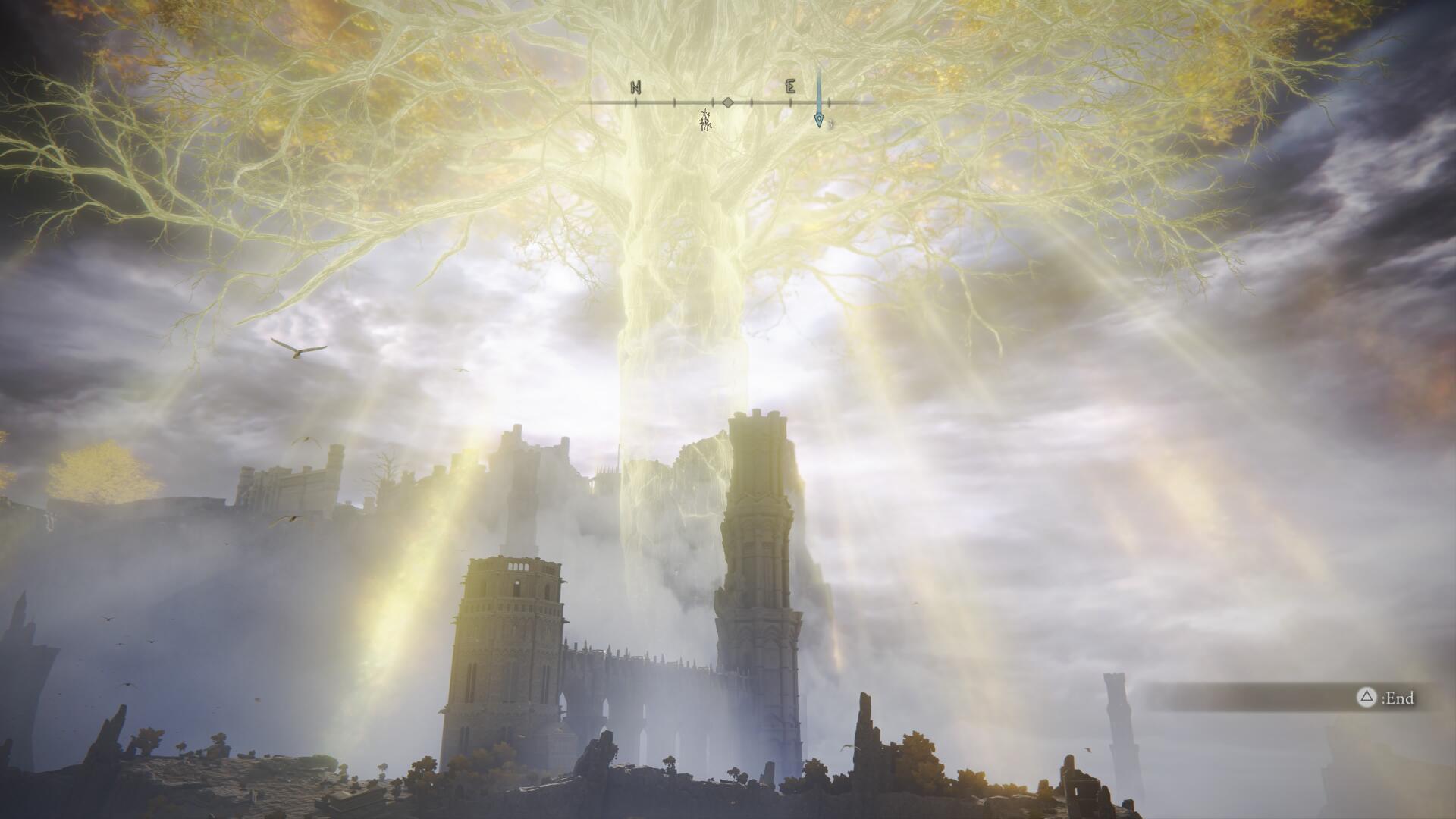Image resolution: width=1456 pixels, height=819 pixels.
Task: Select the diamond center marker on the compass
Action: [728, 102]
